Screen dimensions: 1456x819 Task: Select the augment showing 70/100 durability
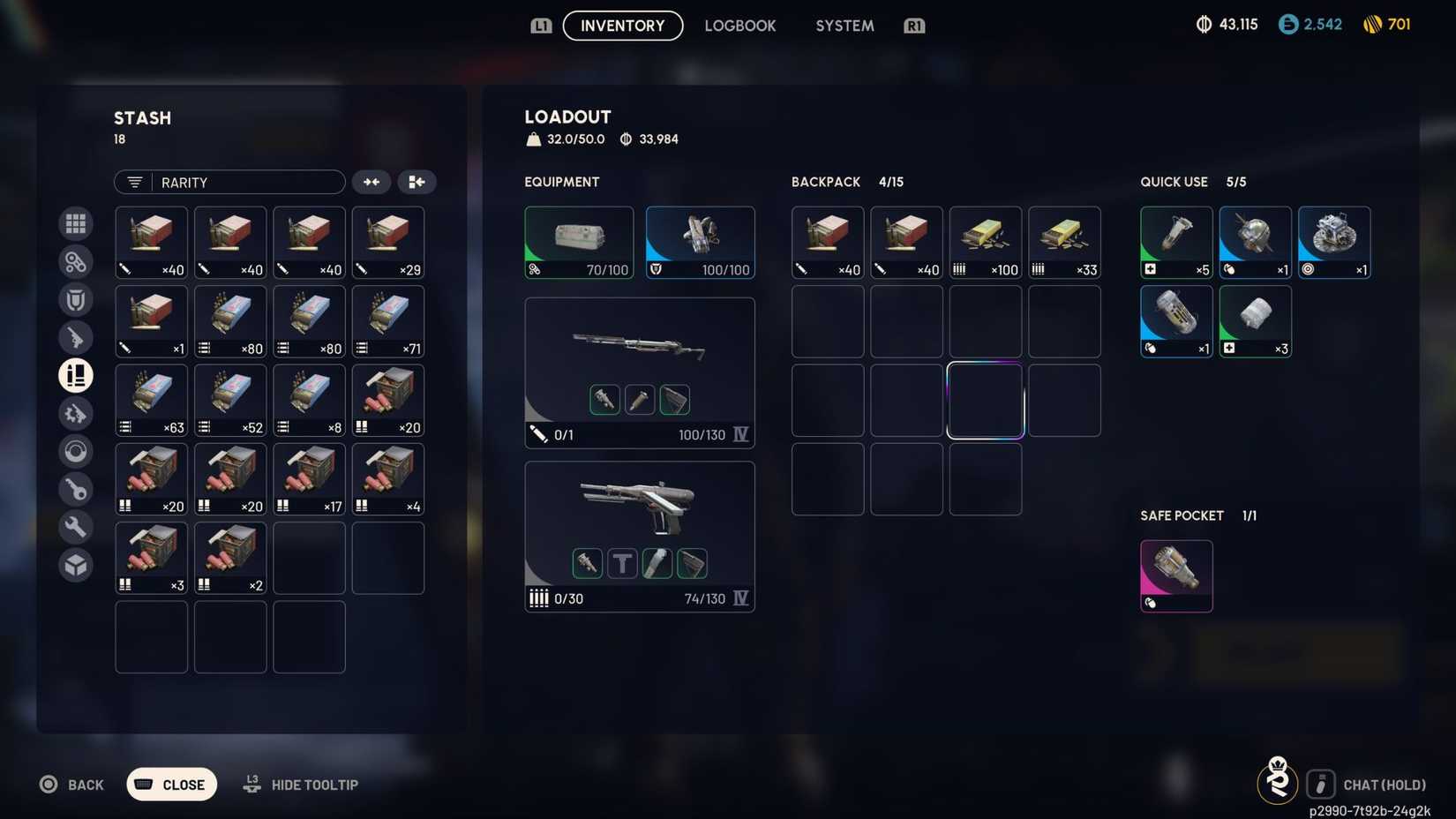click(x=579, y=243)
